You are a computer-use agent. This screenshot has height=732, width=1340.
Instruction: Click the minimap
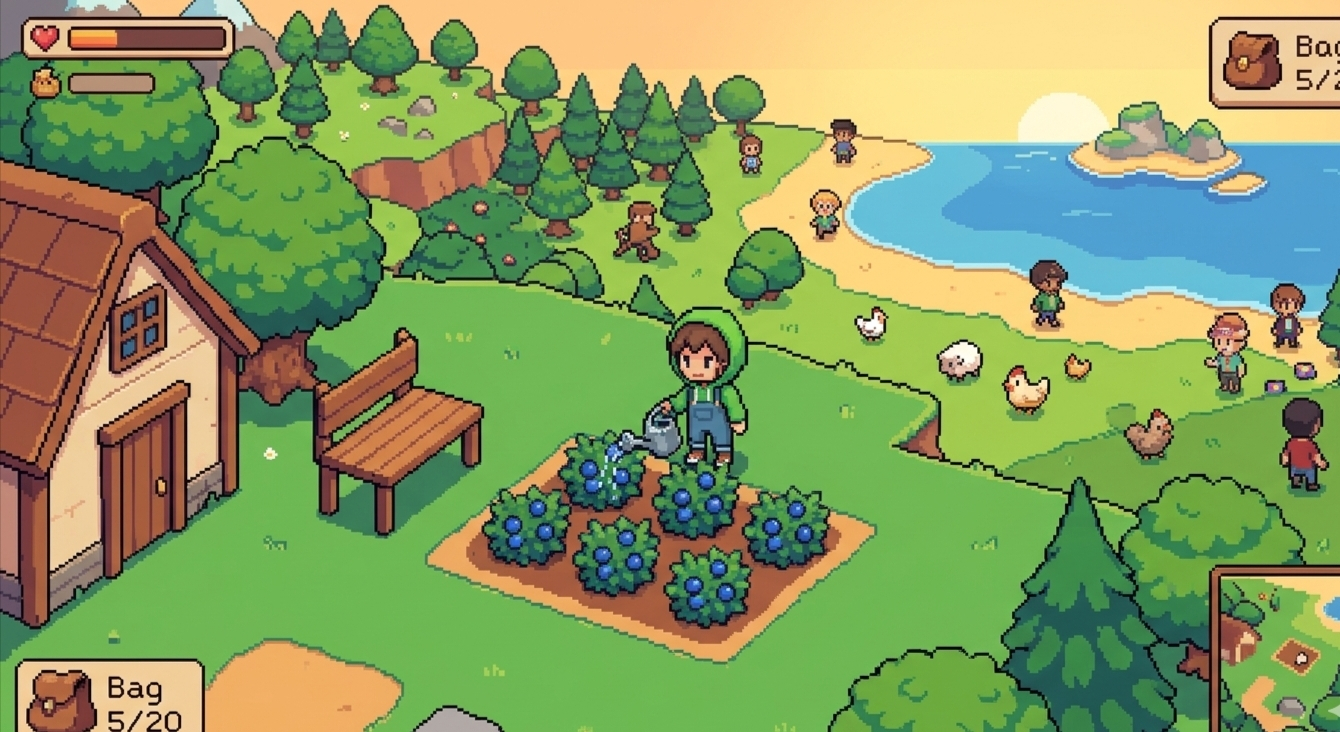pyautogui.click(x=1278, y=652)
